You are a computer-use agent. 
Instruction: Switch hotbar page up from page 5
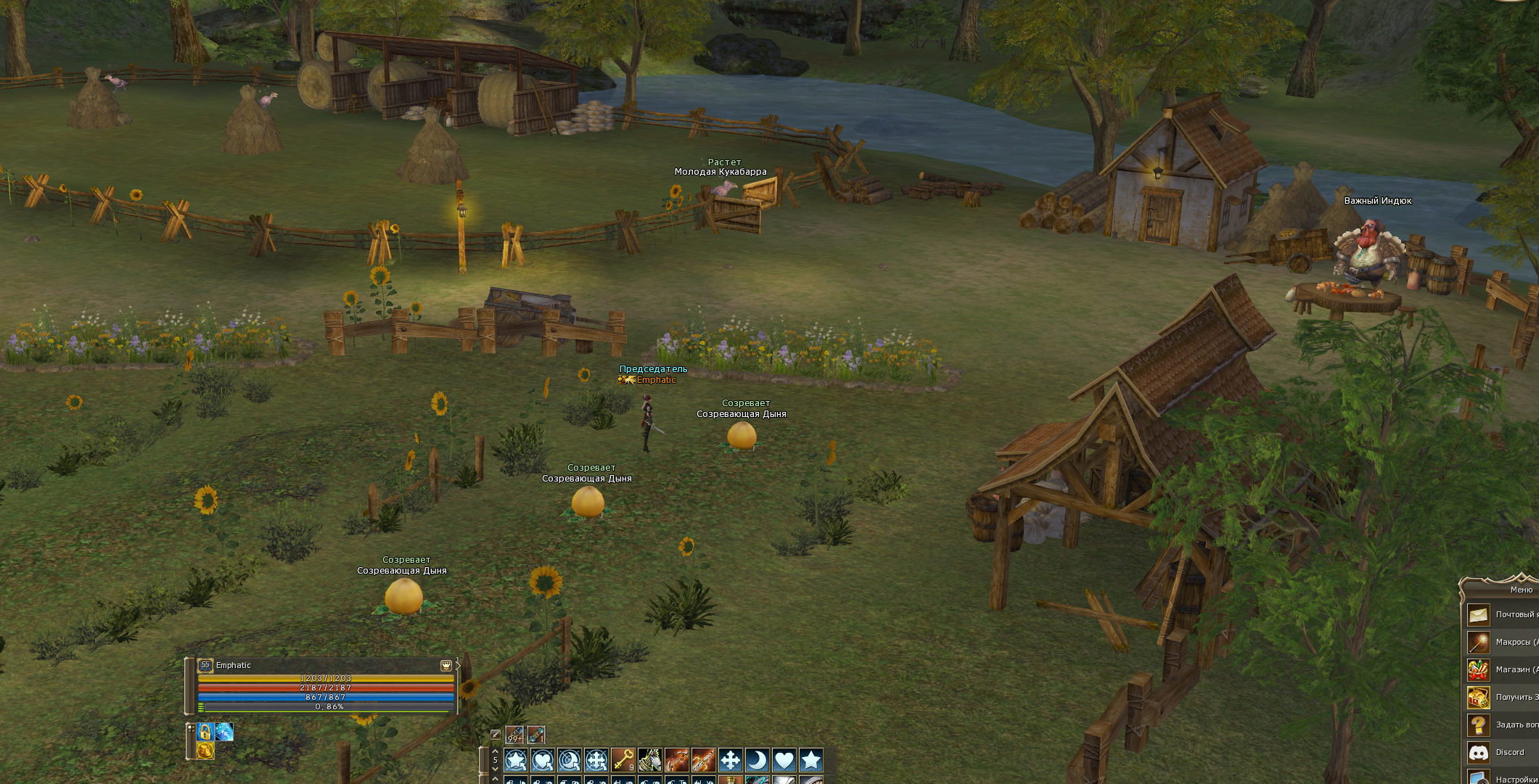[495, 751]
